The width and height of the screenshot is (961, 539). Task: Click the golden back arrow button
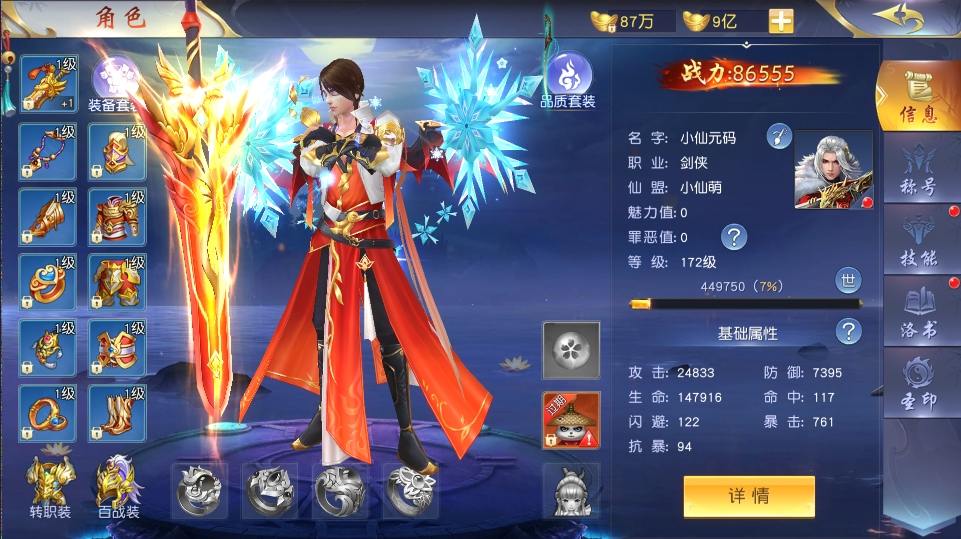895,18
